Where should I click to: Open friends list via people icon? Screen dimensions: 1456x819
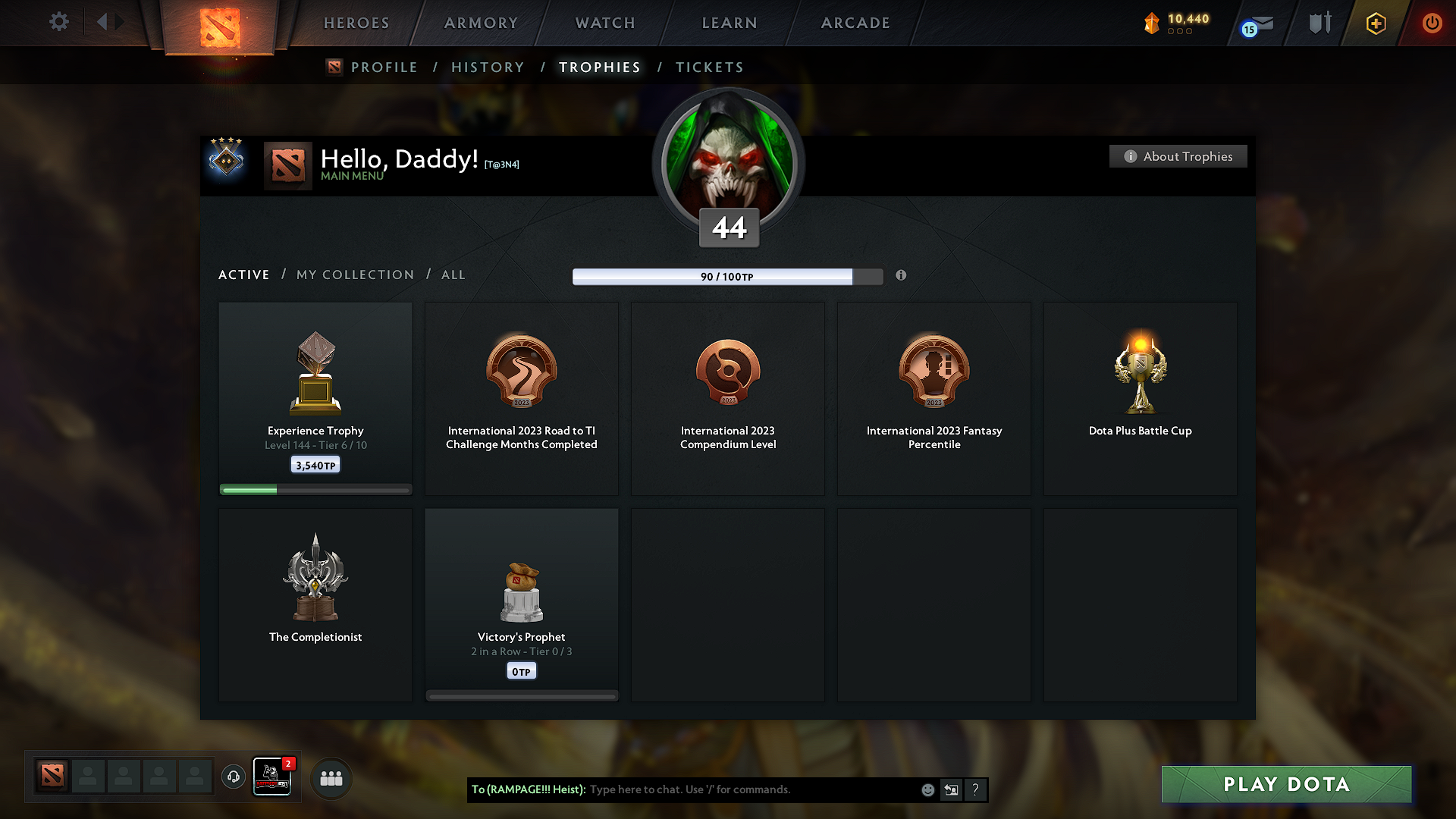coord(331,777)
